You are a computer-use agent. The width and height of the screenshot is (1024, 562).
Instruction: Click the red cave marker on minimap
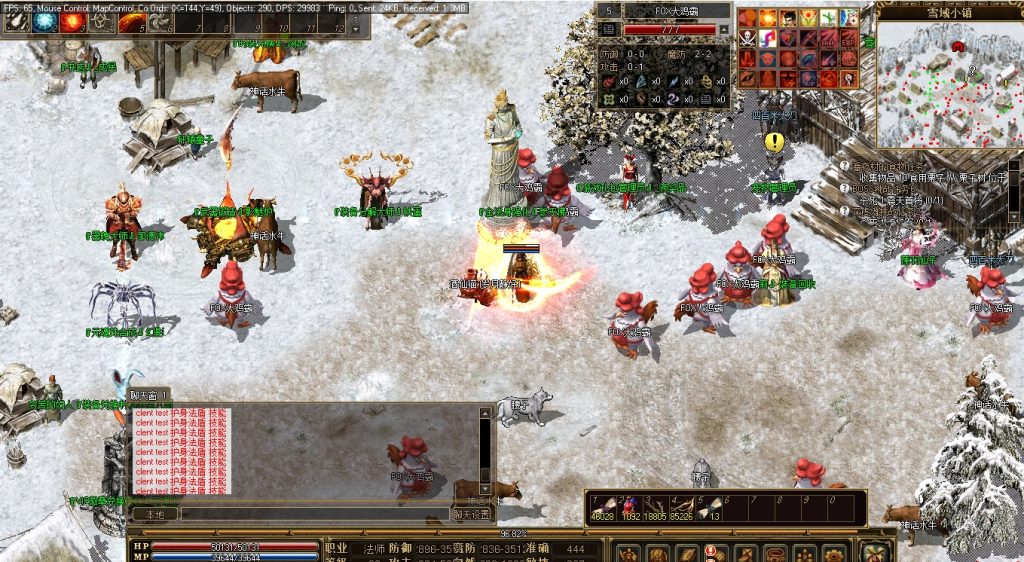click(x=958, y=46)
